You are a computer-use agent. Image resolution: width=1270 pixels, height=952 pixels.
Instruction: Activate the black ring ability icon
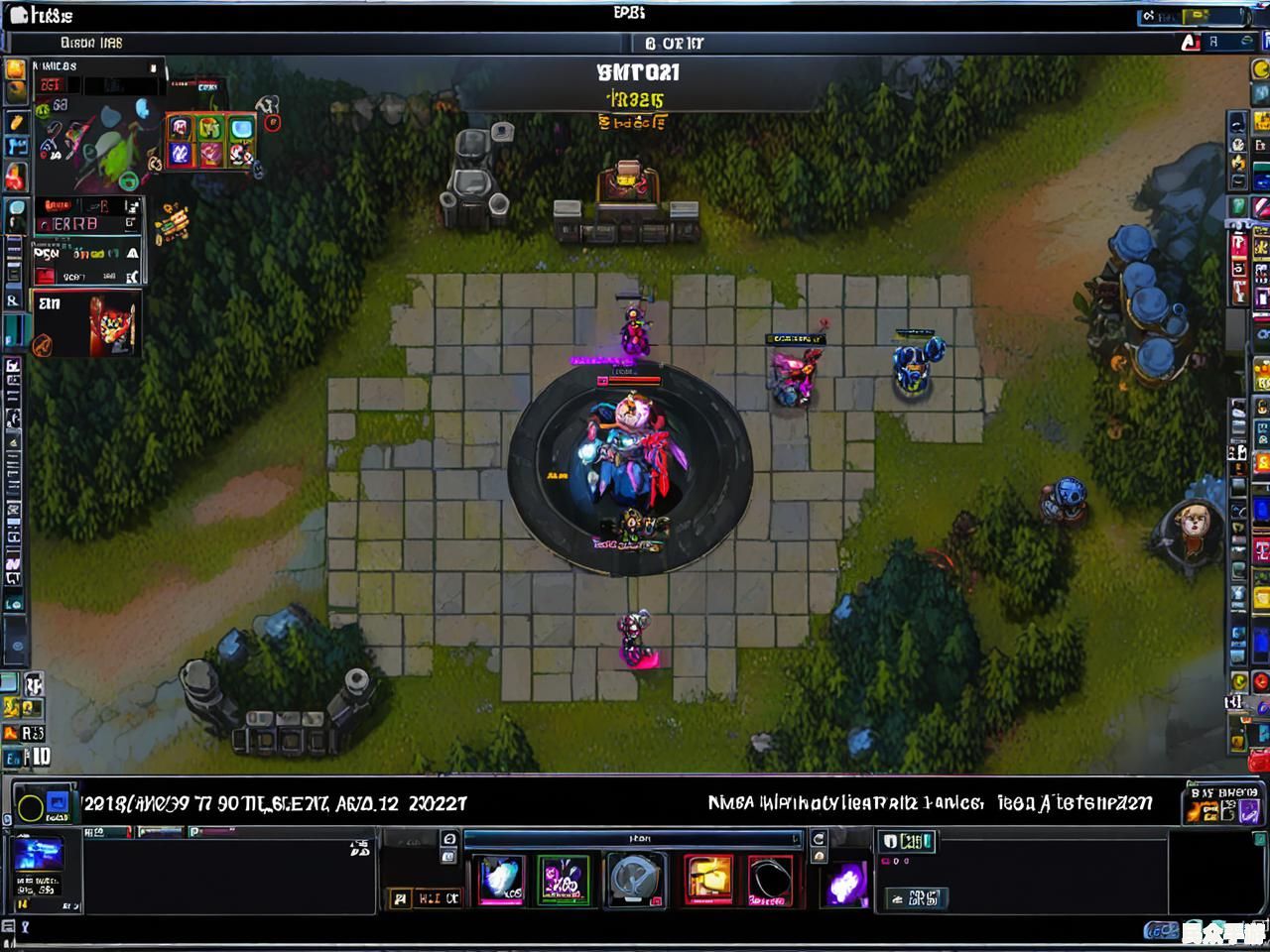coord(770,880)
